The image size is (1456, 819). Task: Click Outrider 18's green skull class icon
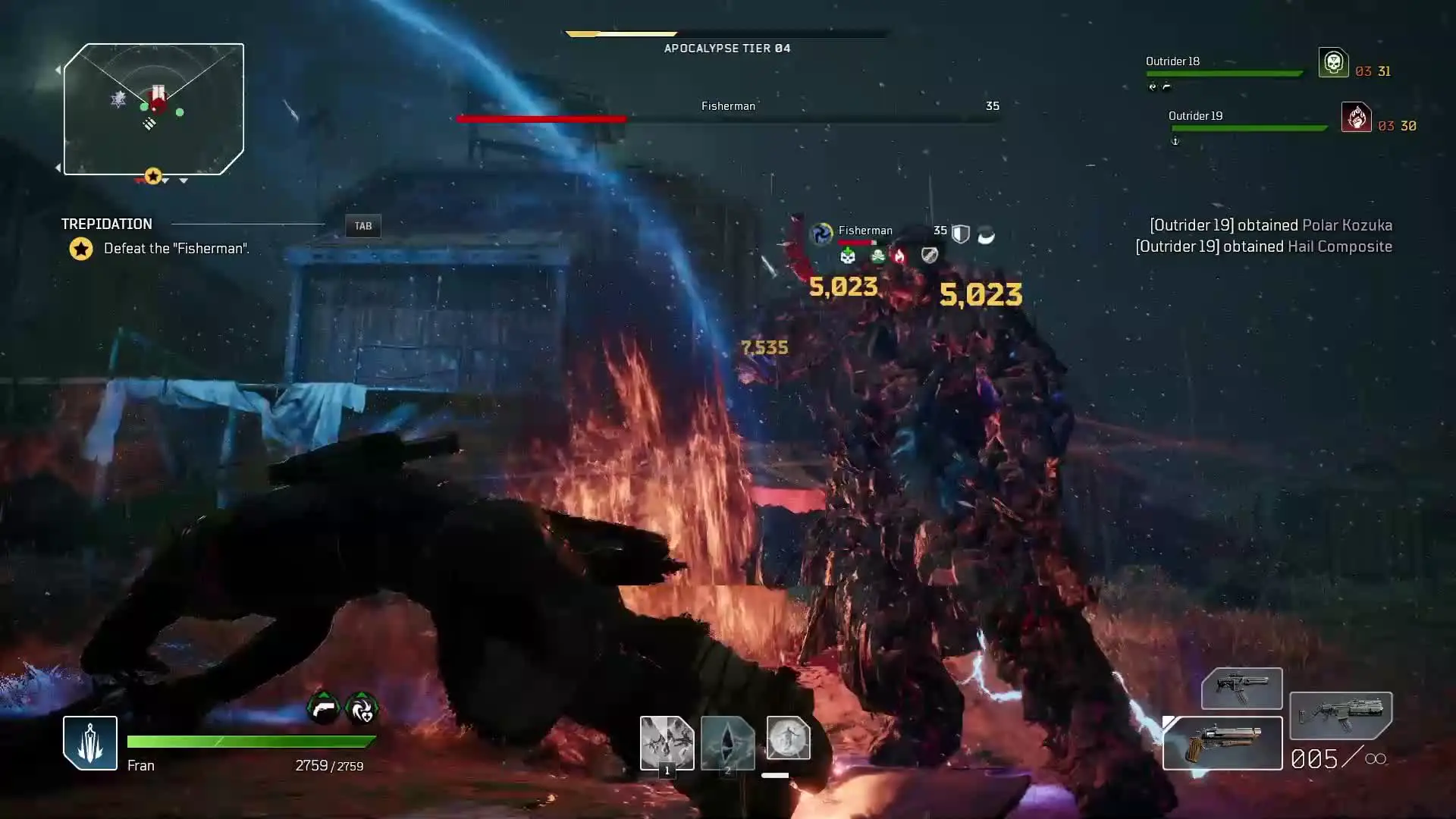1333,63
